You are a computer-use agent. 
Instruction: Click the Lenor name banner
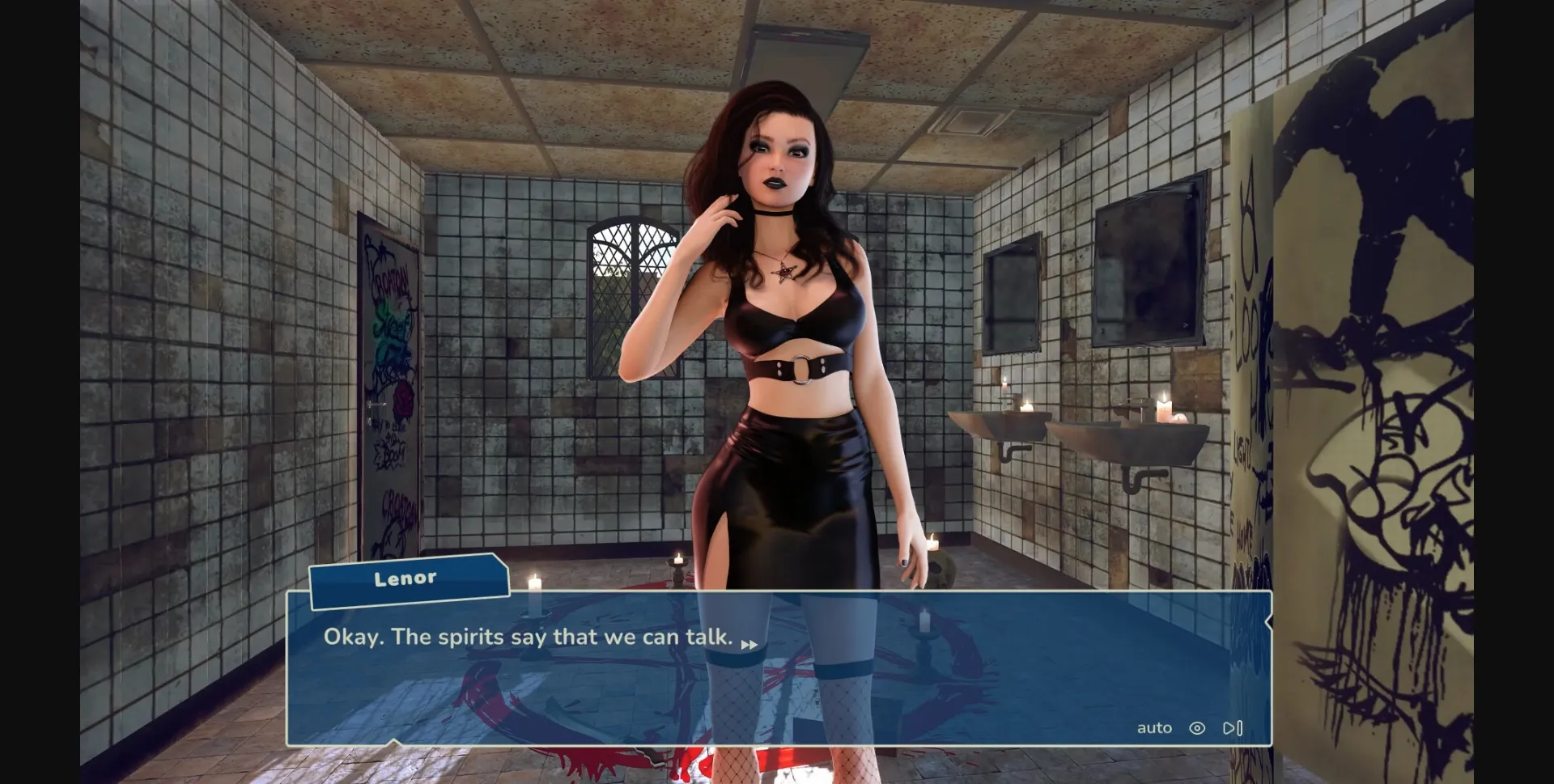tap(406, 577)
